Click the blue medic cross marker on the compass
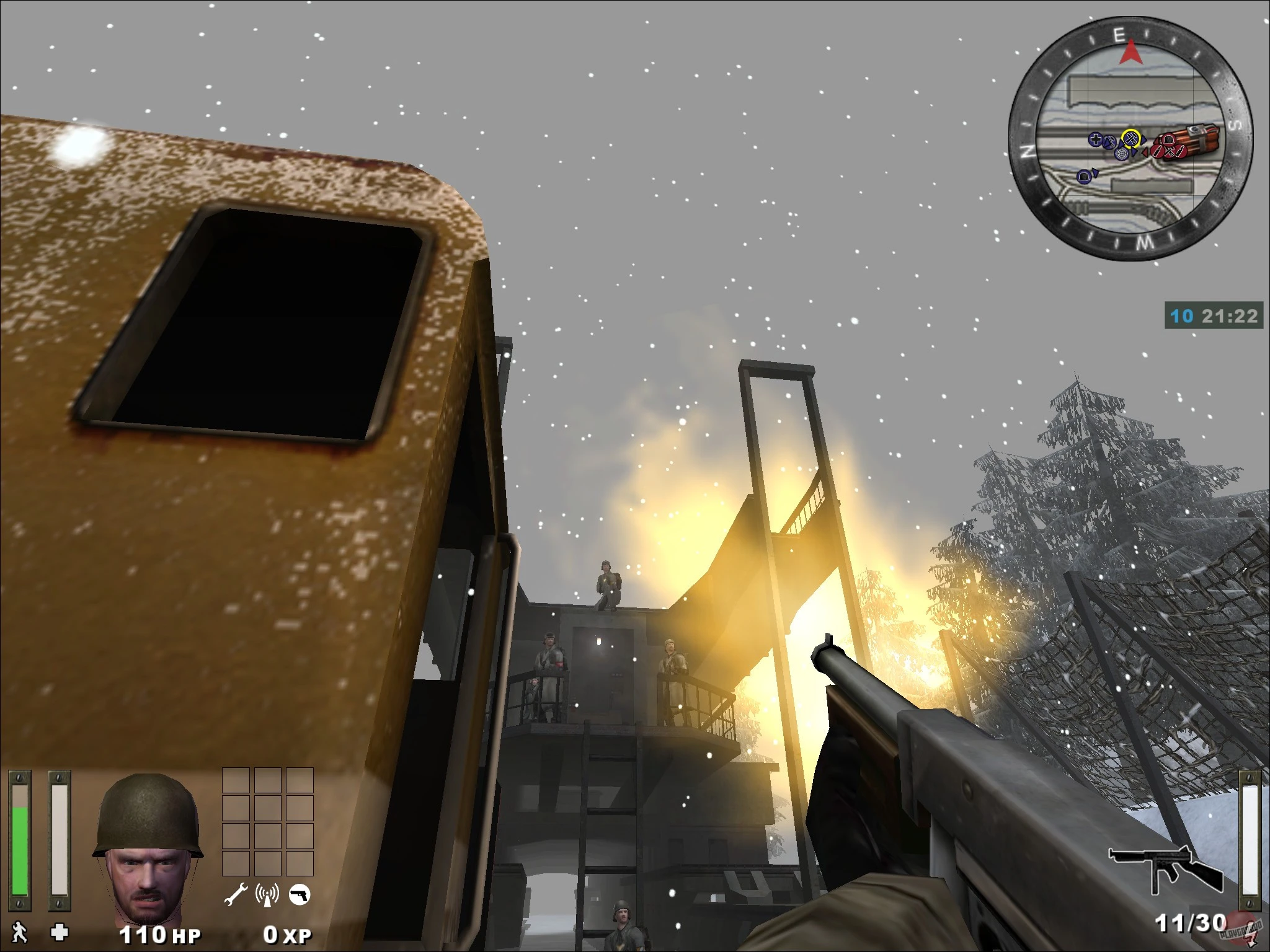This screenshot has width=1270, height=952. coord(1096,139)
